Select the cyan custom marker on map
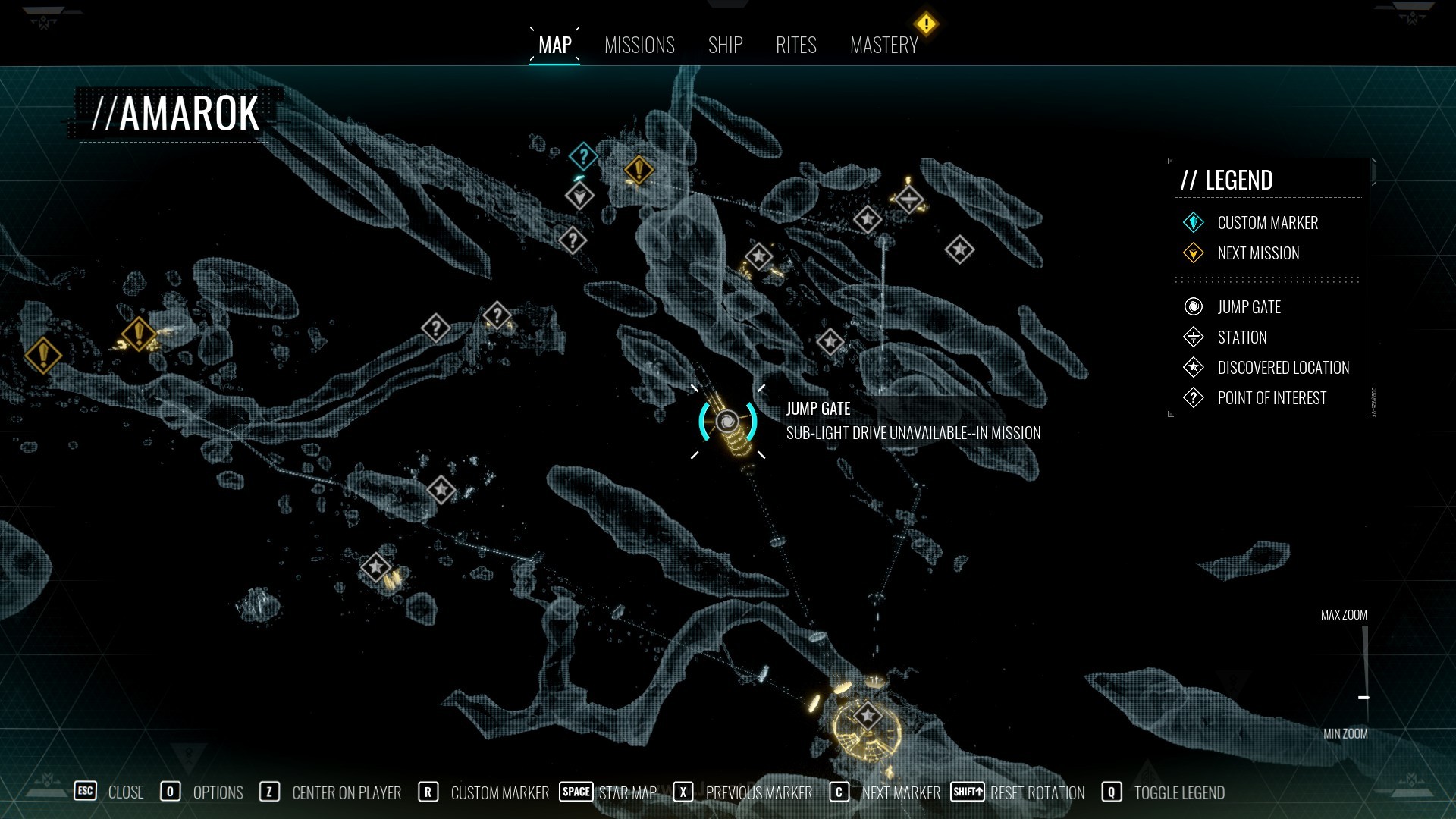 click(x=583, y=157)
